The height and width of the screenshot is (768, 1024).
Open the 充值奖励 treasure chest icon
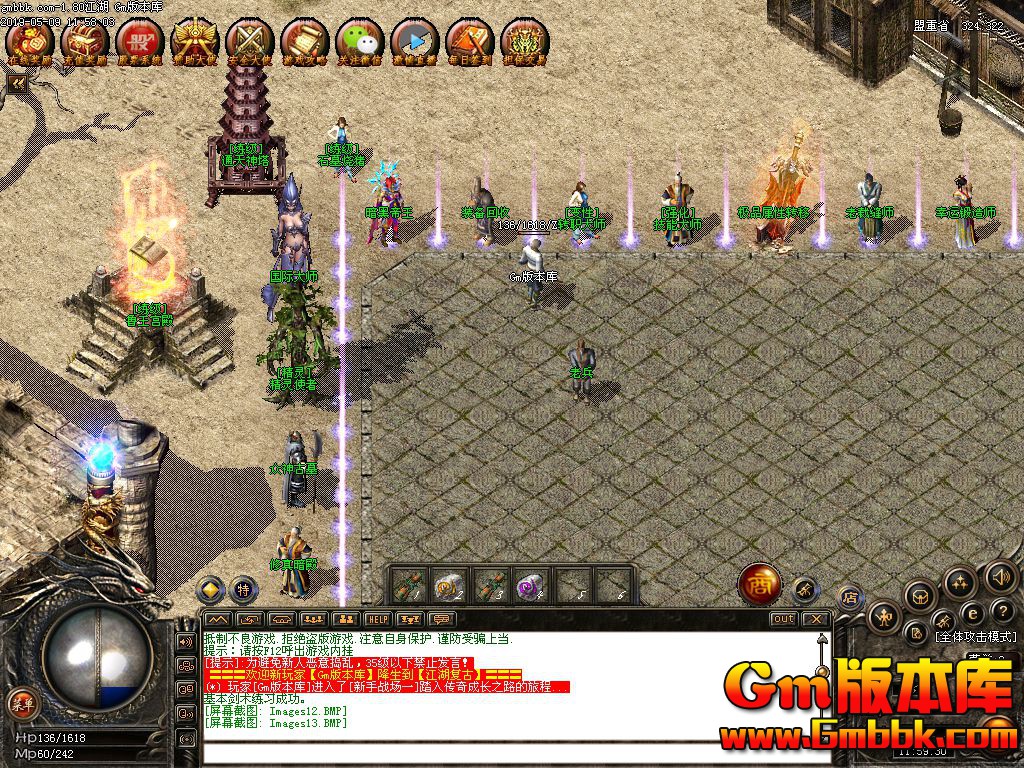[84, 42]
